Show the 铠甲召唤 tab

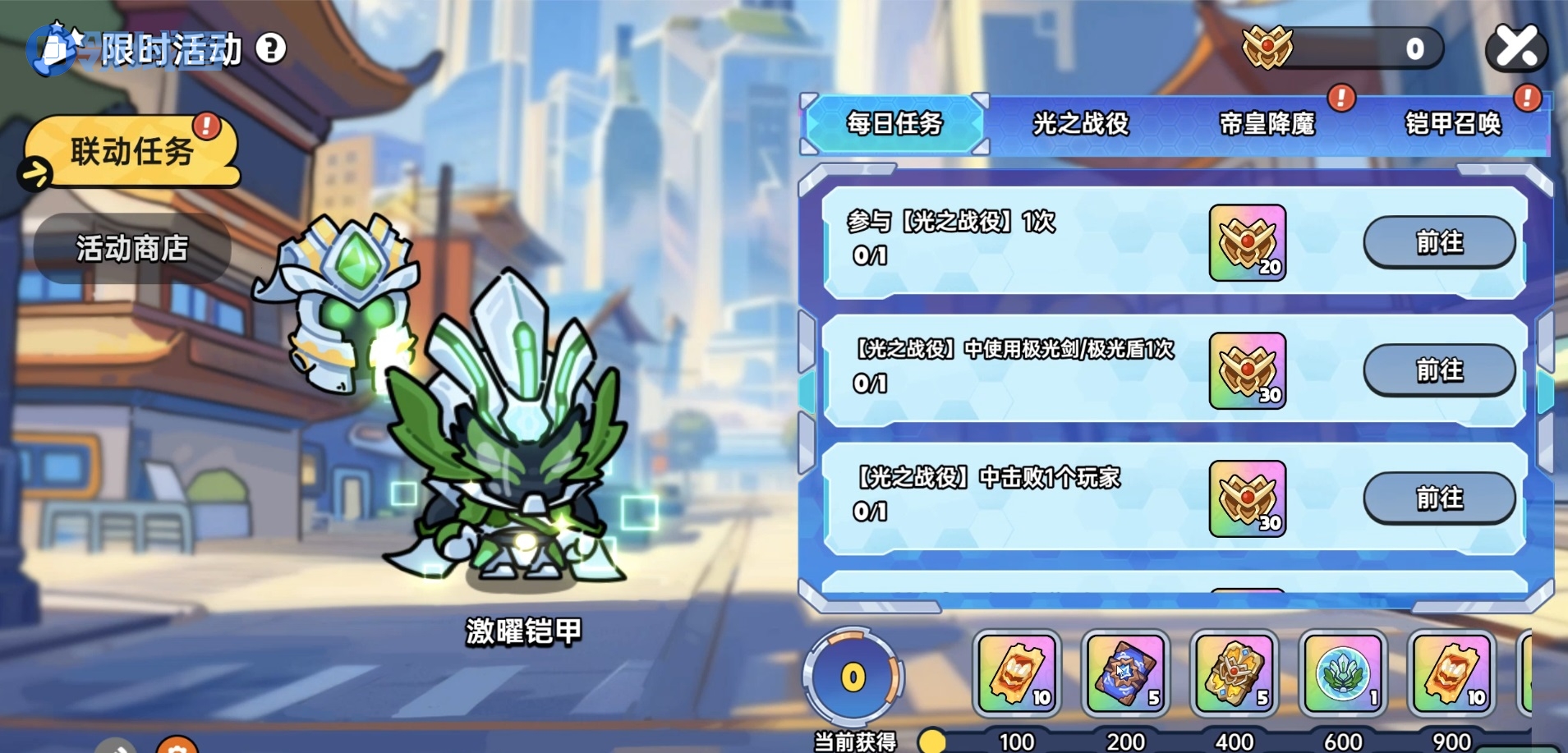pyautogui.click(x=1452, y=124)
